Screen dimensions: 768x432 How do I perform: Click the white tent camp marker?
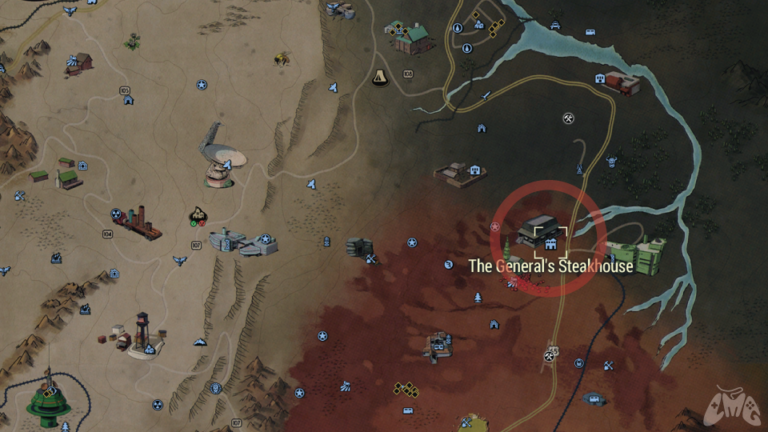pyautogui.click(x=380, y=77)
